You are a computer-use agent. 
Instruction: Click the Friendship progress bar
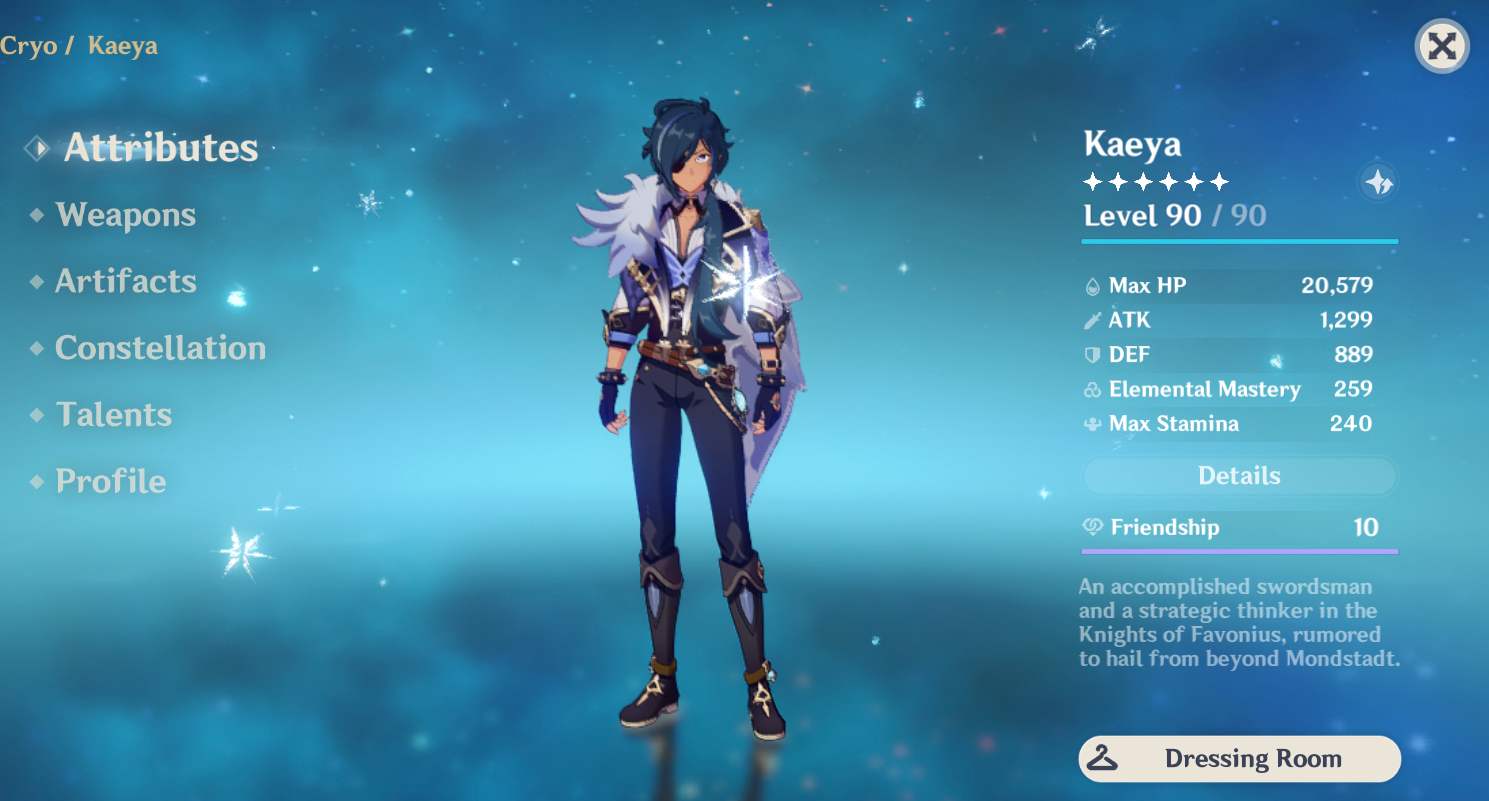coord(1239,550)
